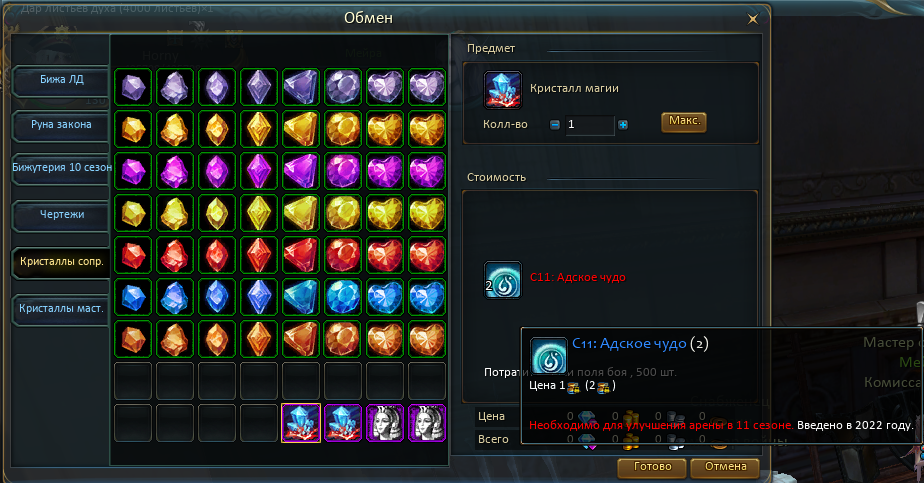This screenshot has height=483, width=924.
Task: Select the cyan triangular gem
Action: (x=301, y=296)
